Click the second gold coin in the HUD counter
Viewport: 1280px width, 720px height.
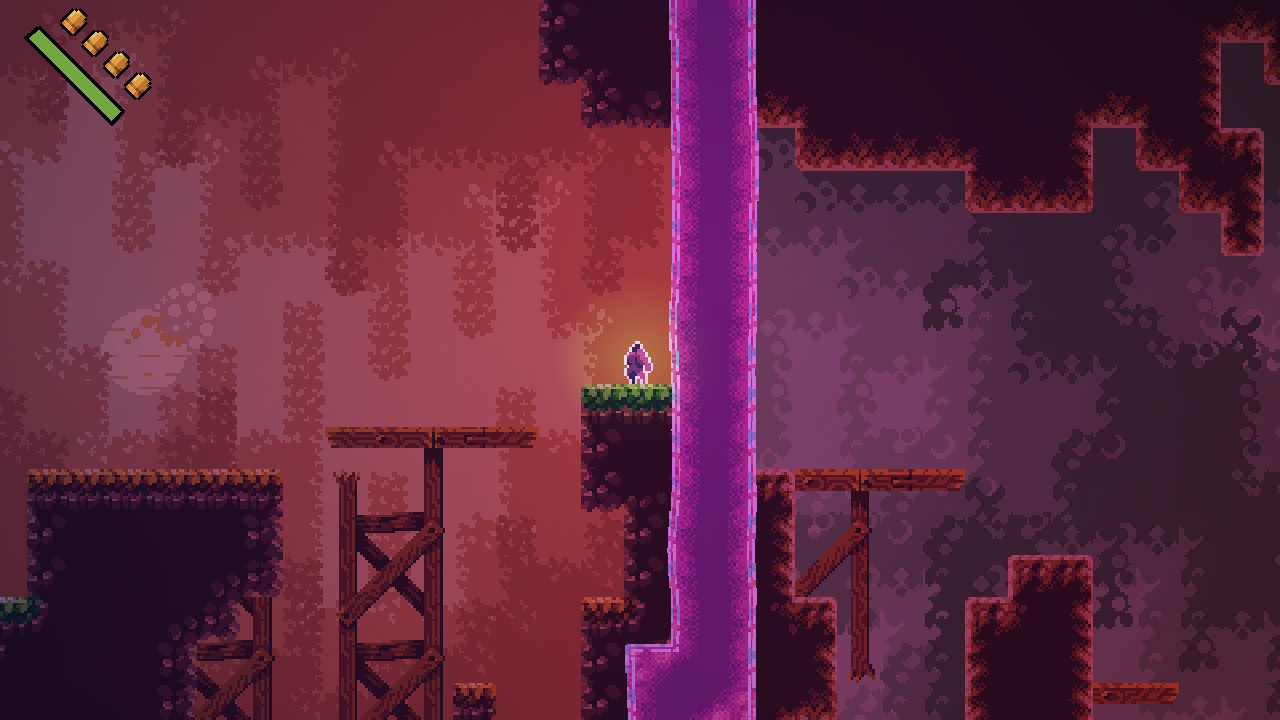tap(96, 44)
